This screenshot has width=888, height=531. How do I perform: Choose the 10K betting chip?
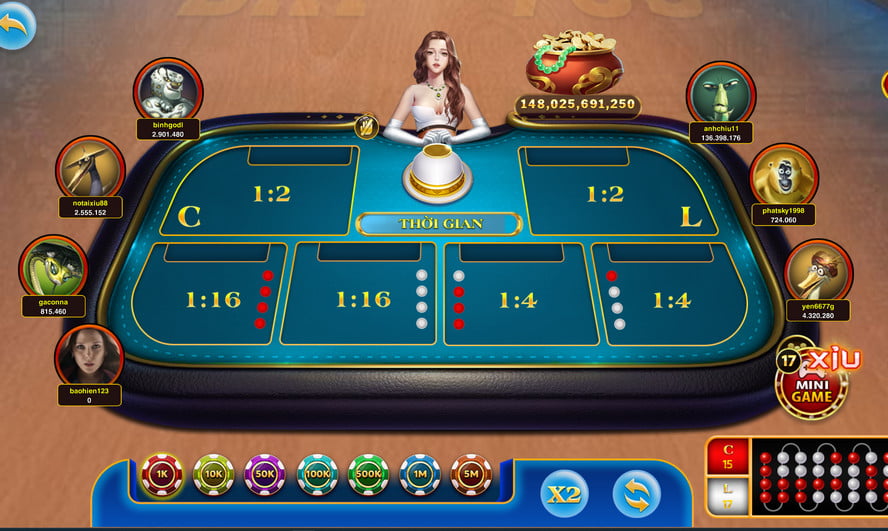tap(213, 475)
